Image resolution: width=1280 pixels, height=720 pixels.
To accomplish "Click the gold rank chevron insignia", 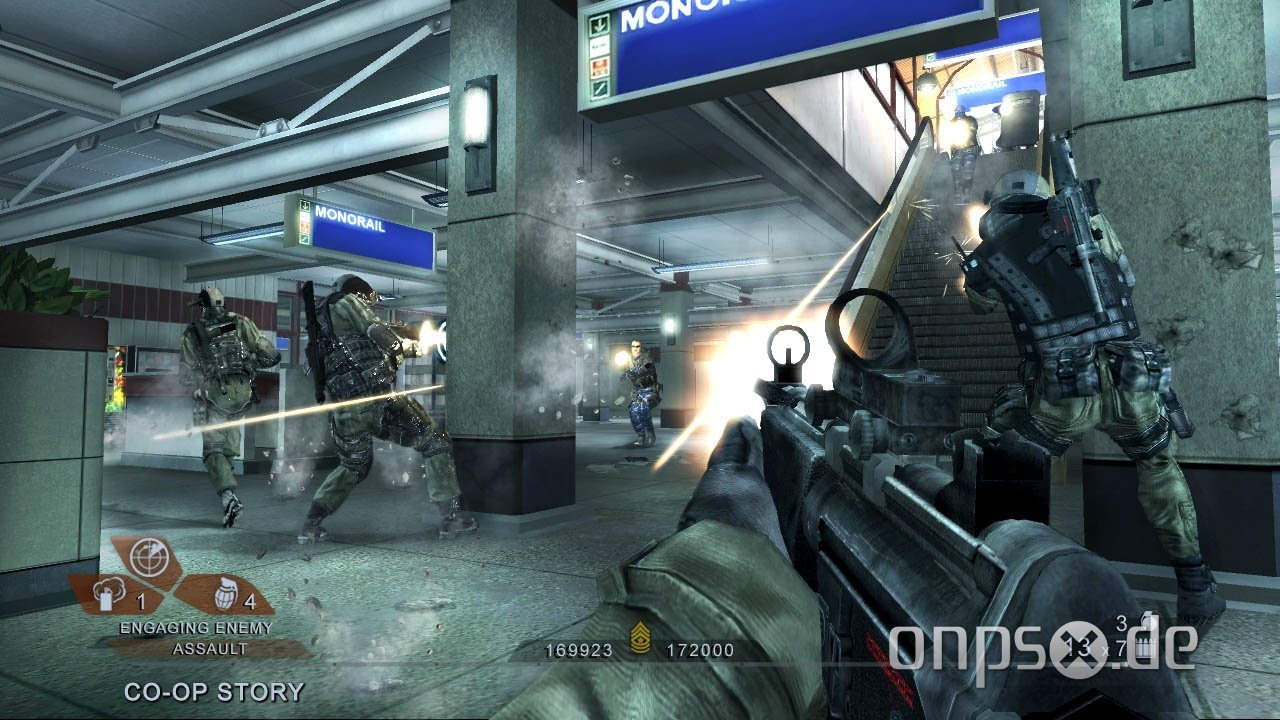I will click(x=641, y=638).
